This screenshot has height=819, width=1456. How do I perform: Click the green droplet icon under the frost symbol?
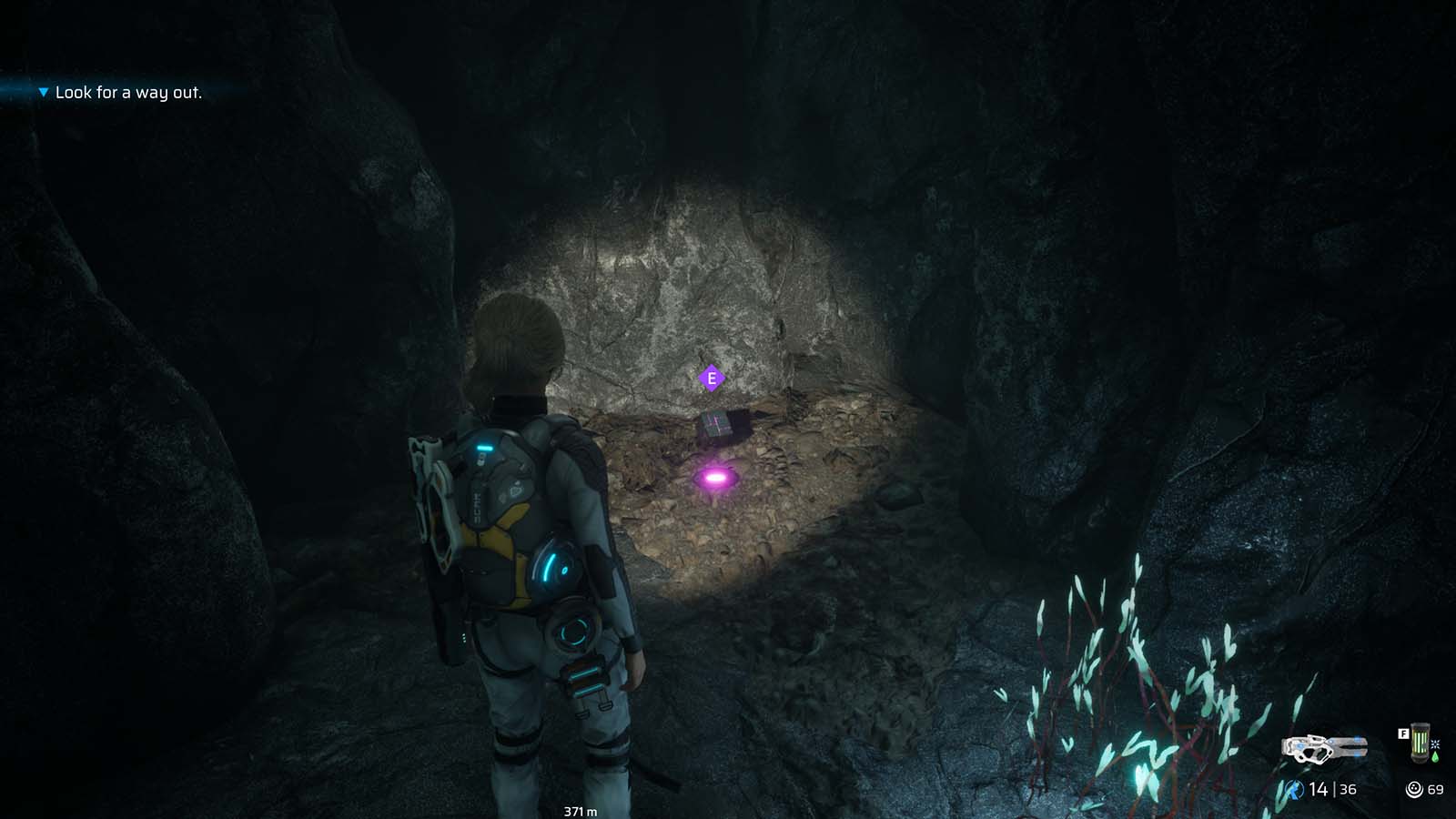[x=1437, y=755]
